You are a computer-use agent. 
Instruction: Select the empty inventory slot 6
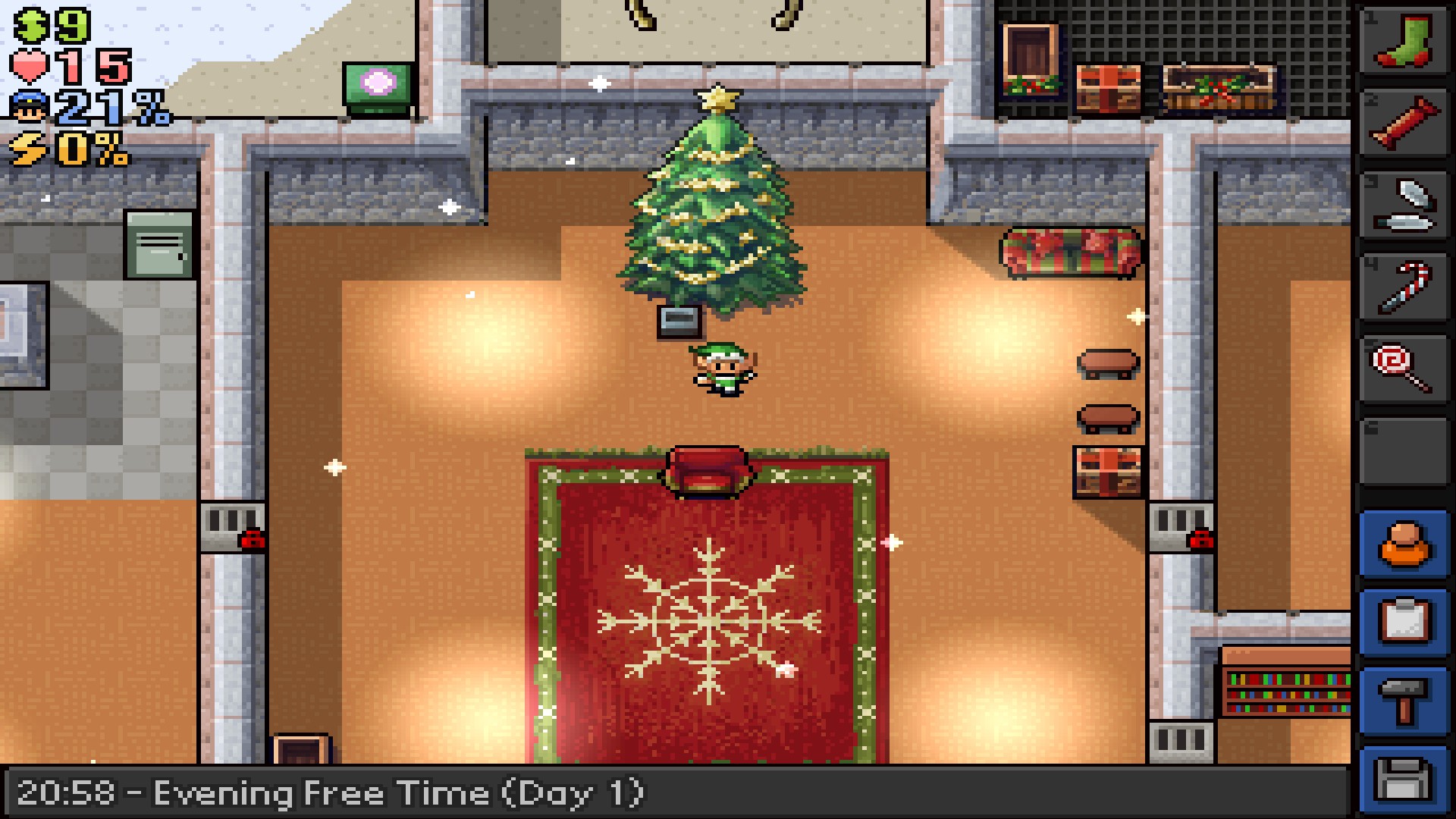coord(1404,451)
